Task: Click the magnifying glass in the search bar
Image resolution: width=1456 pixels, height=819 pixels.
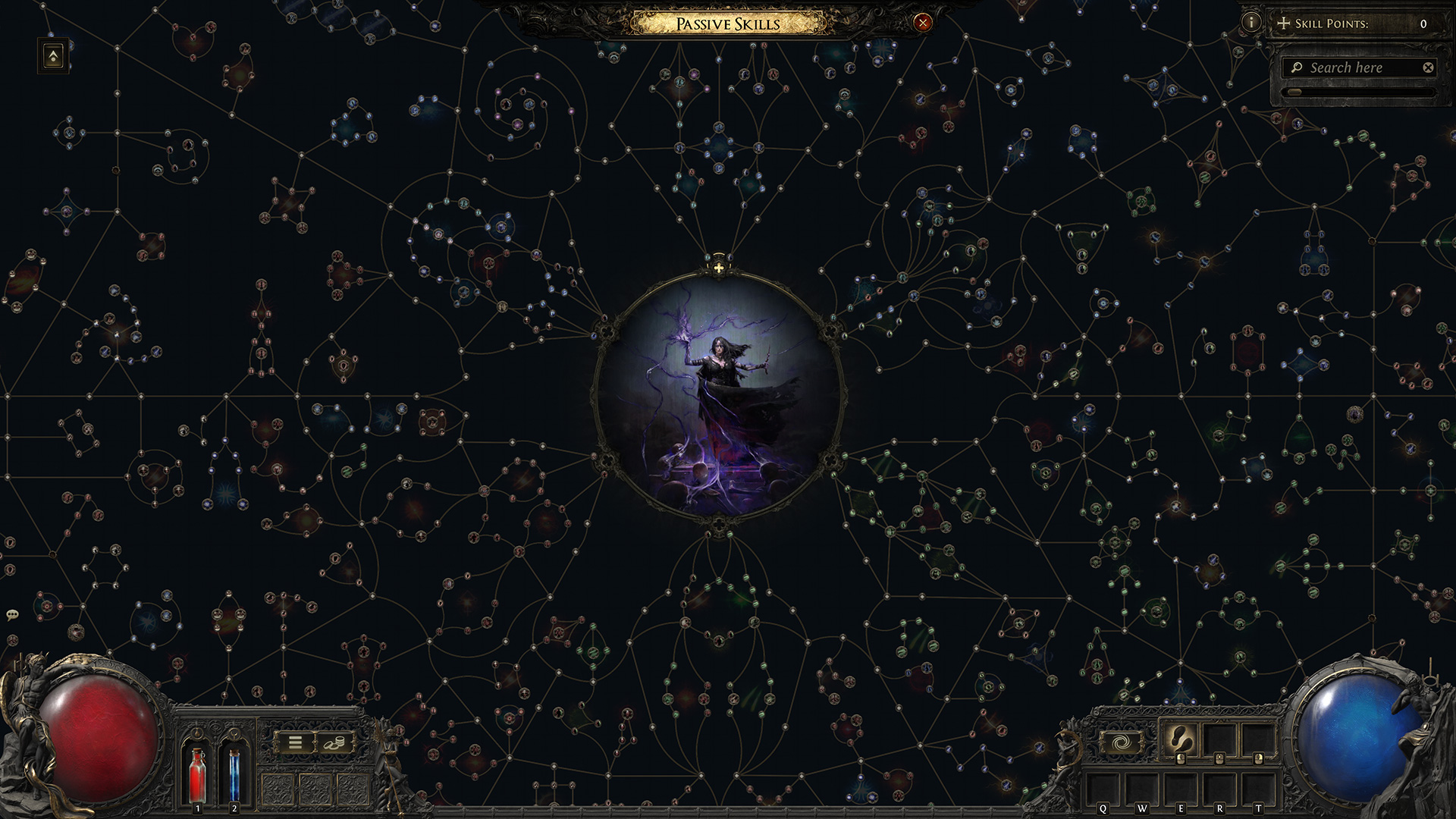Action: (1299, 67)
